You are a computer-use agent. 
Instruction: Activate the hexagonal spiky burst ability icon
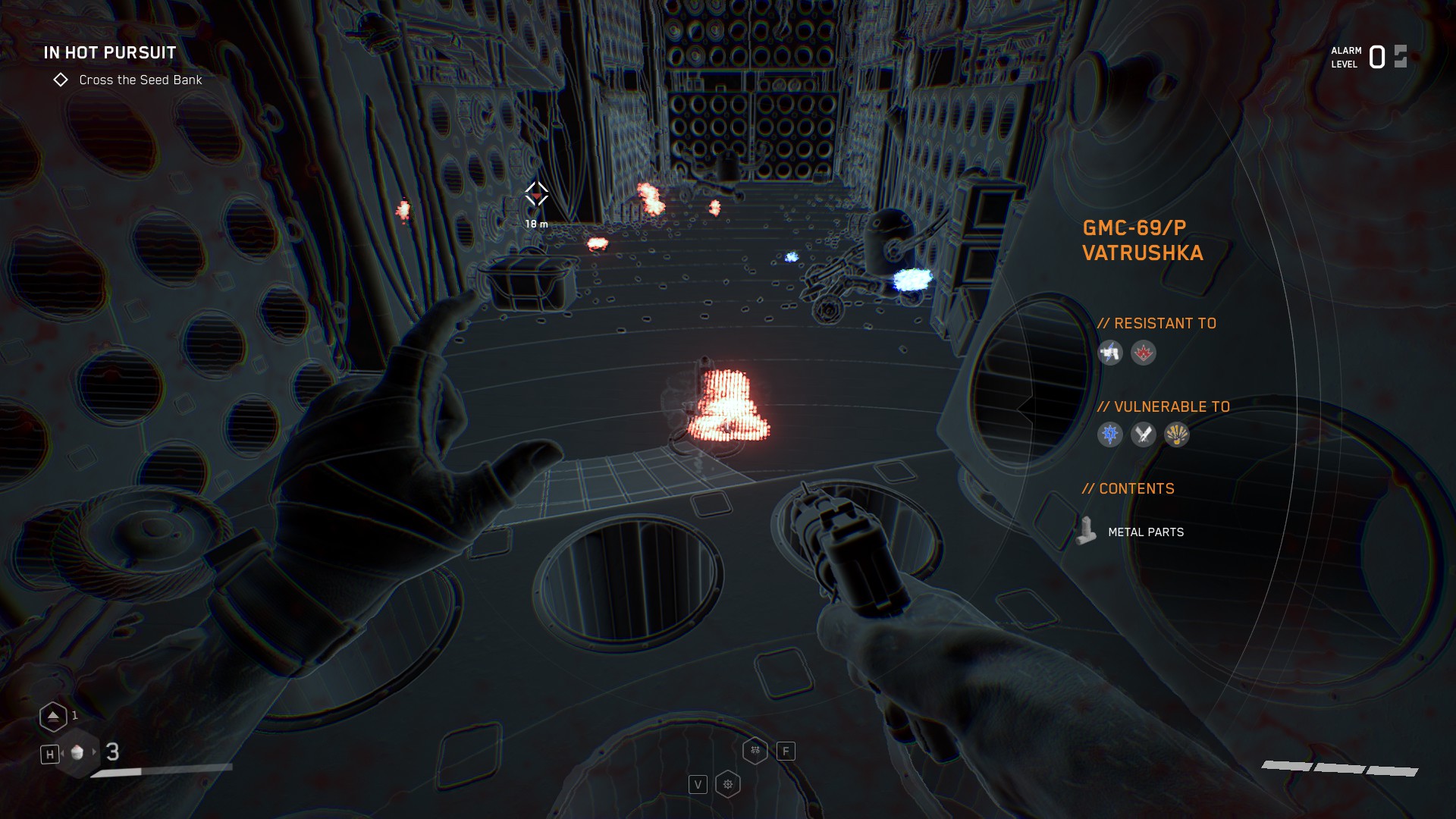pos(728,784)
